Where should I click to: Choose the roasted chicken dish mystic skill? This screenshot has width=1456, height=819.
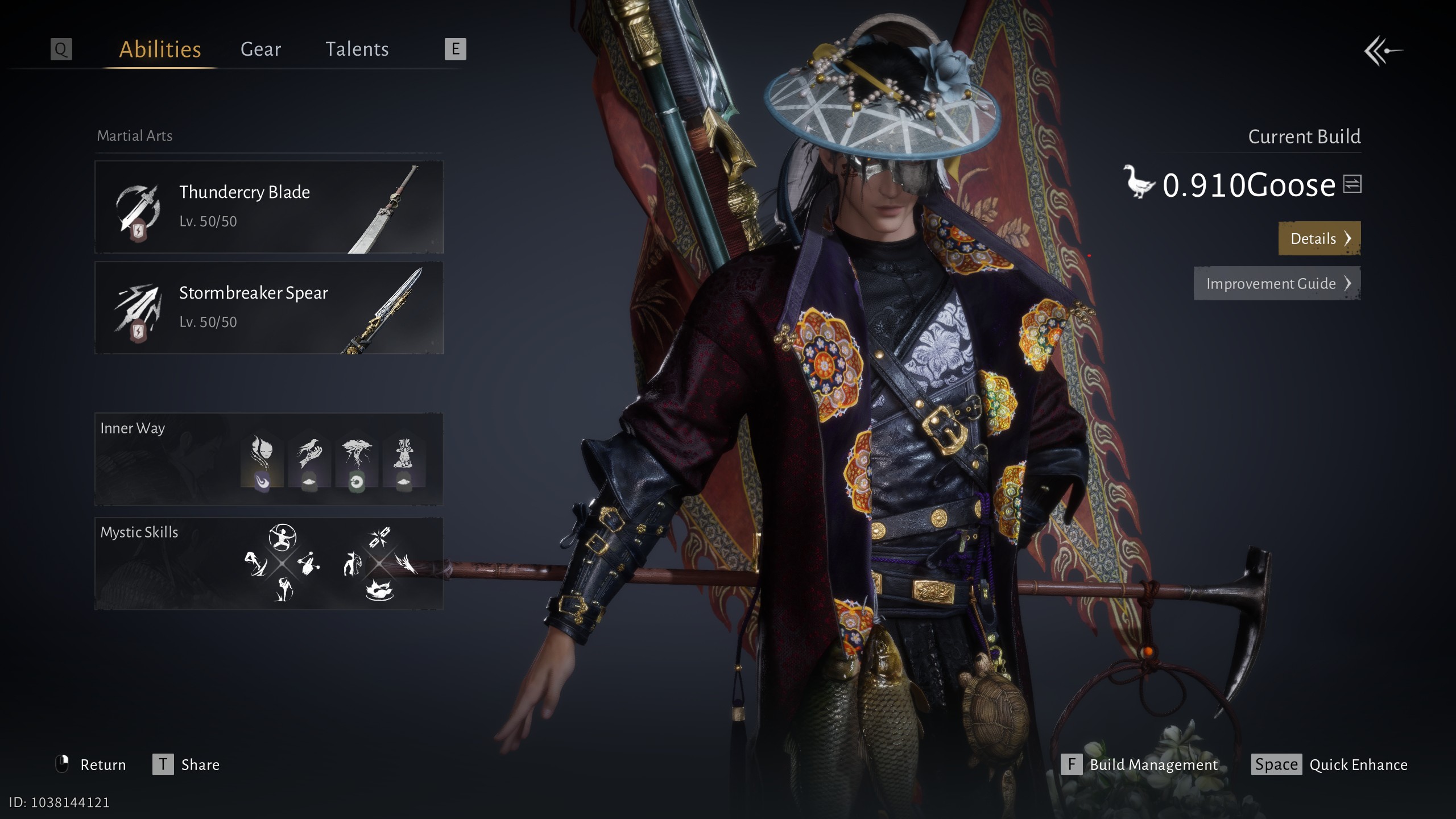point(380,590)
